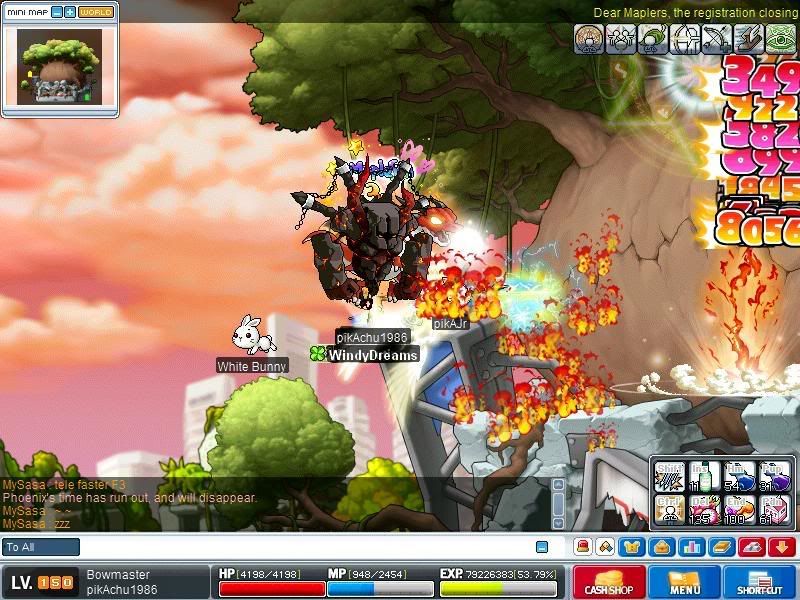The height and width of the screenshot is (600, 800).
Task: Open the yellow book skill button
Action: coord(722,547)
